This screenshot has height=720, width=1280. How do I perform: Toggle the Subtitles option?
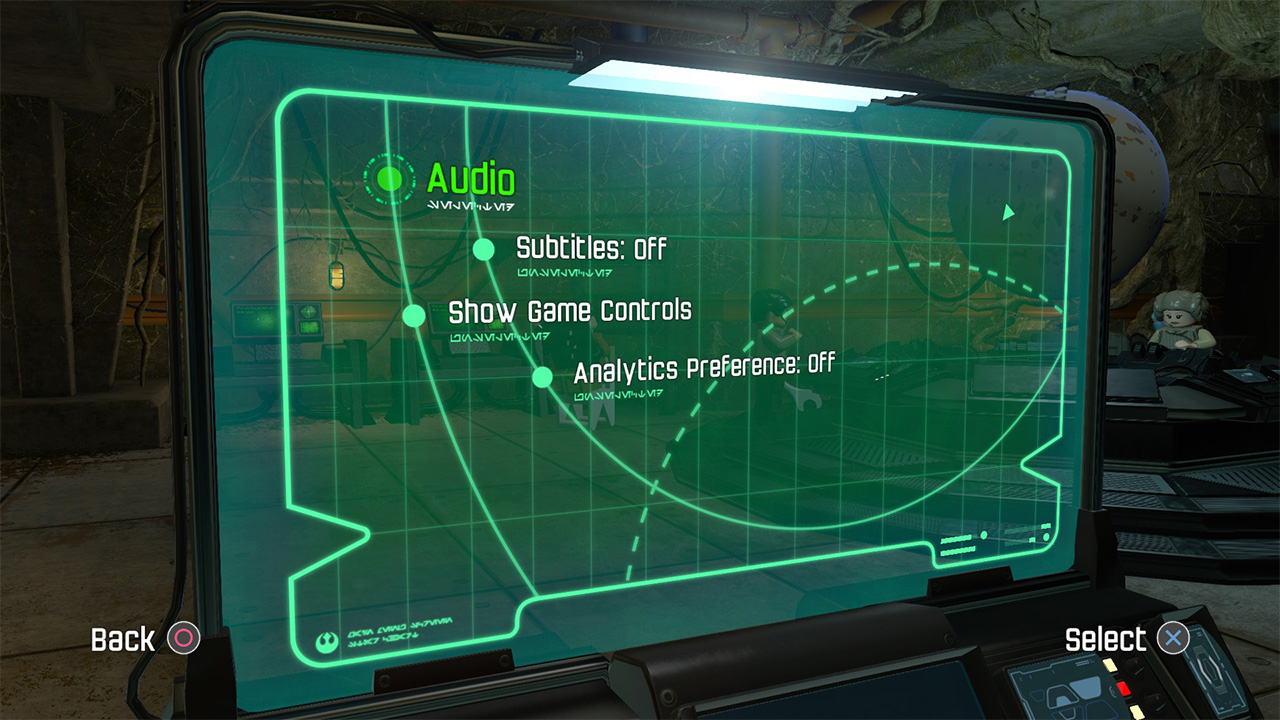pyautogui.click(x=590, y=248)
